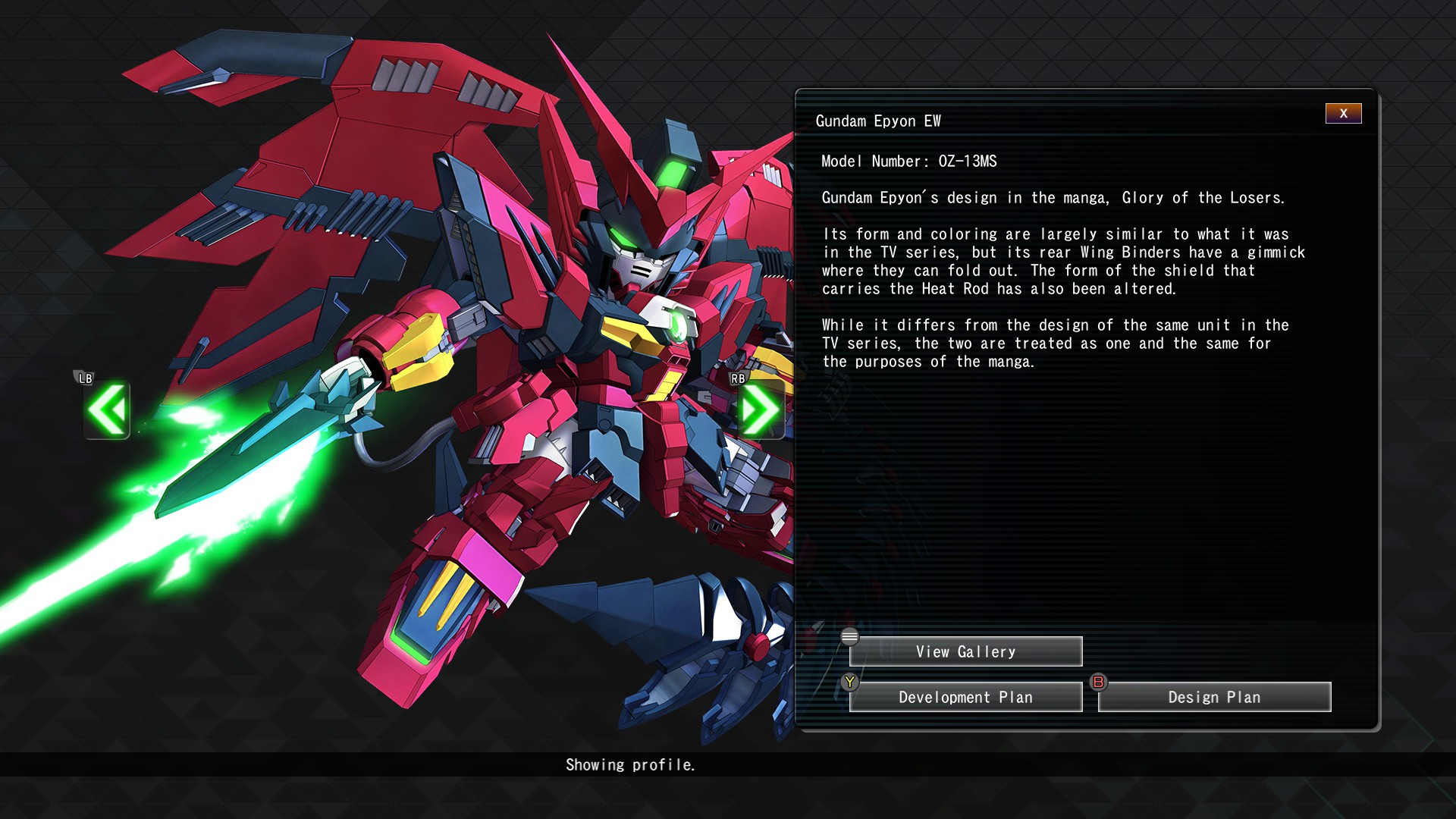The image size is (1456, 819).
Task: Show the Design Plan
Action: 1214,697
